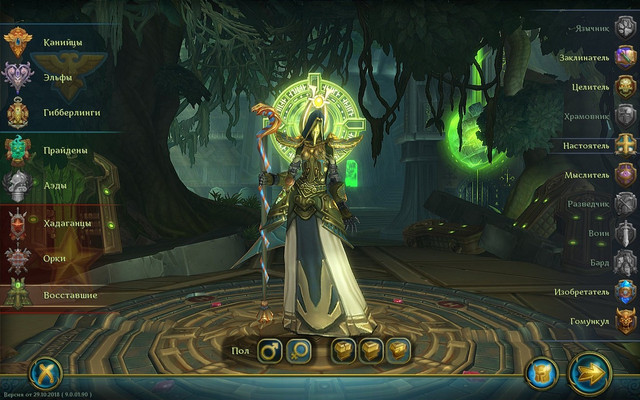Screen dimensions: 640x400
Task: Go forward with the yellow arrow button
Action: tap(589, 372)
